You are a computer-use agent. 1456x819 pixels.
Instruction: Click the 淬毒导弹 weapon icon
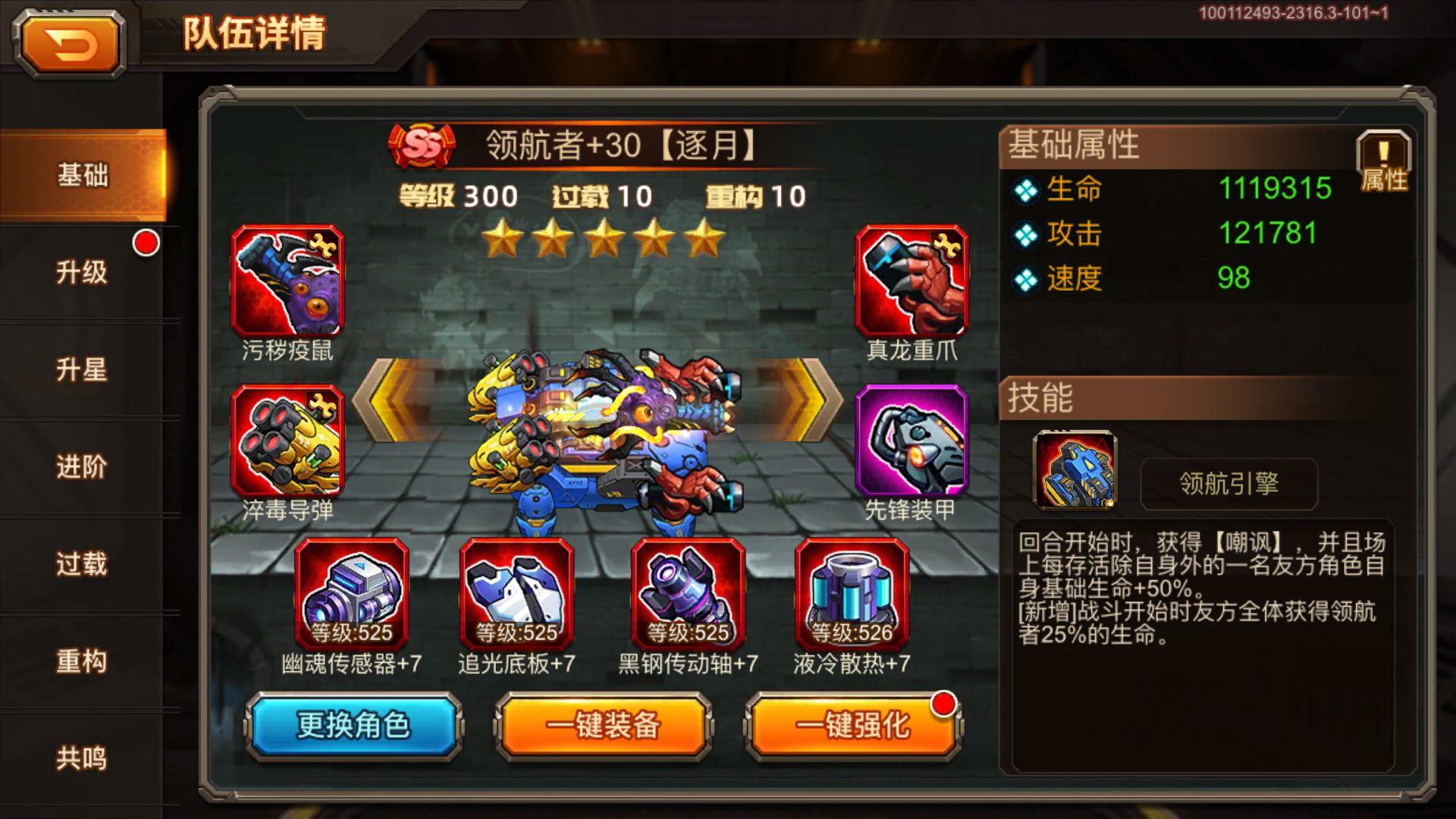pos(288,440)
